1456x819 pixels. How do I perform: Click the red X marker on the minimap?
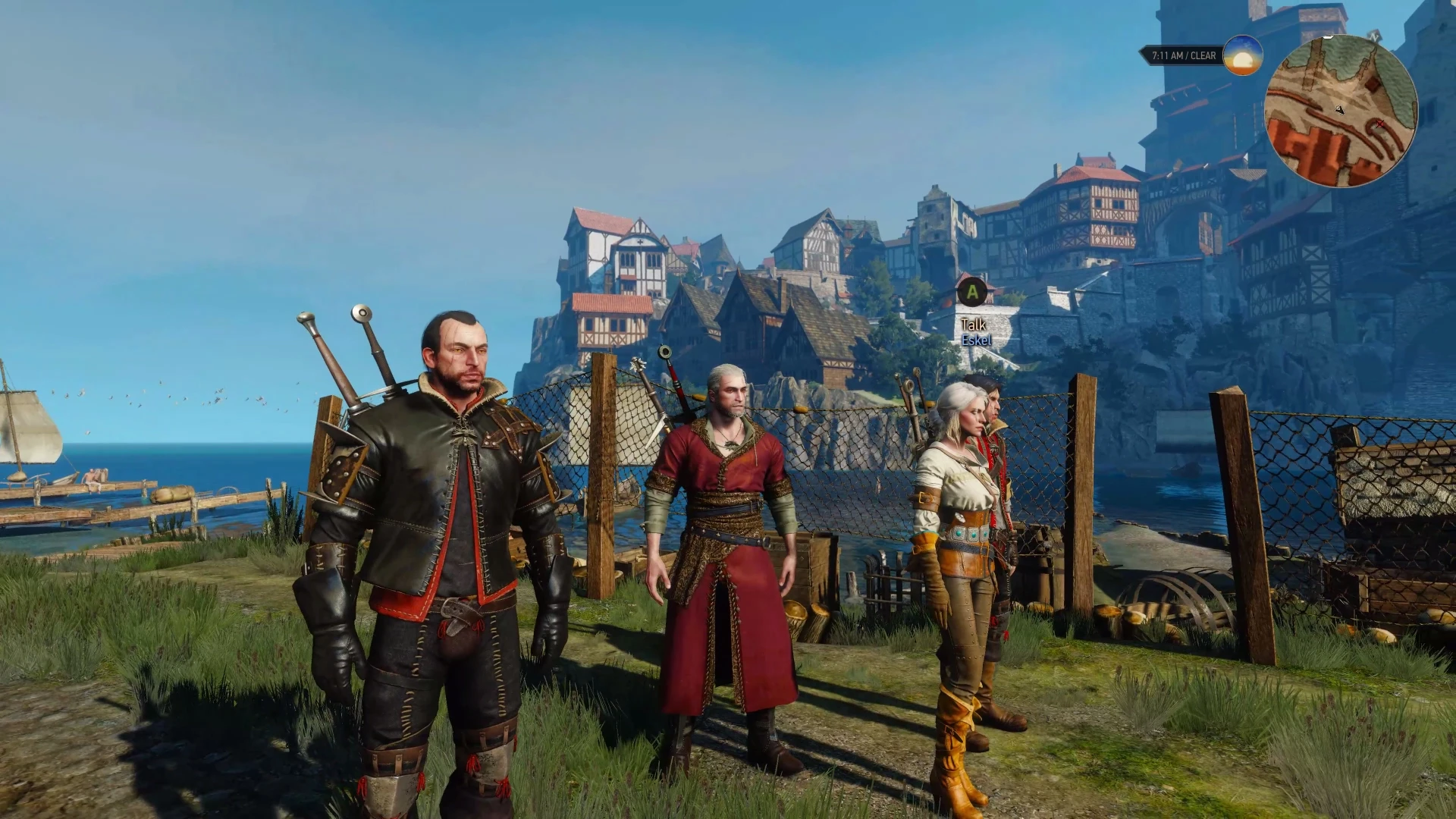pos(1380,123)
